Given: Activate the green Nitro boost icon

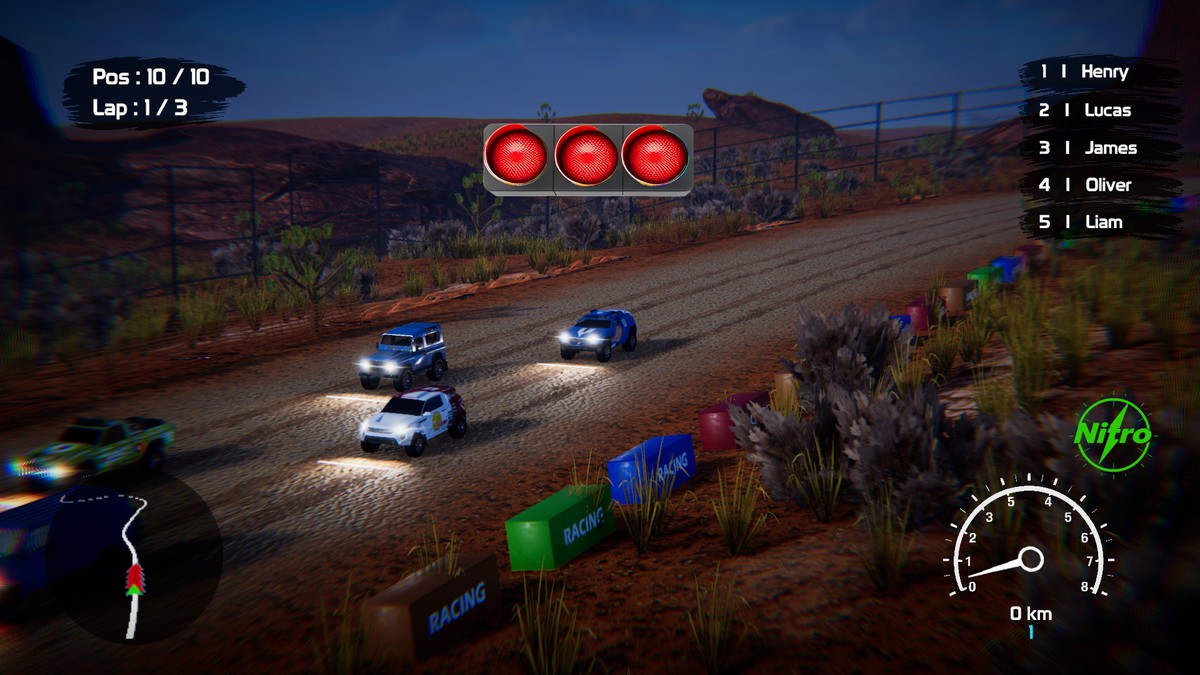Looking at the screenshot, I should pos(1113,435).
